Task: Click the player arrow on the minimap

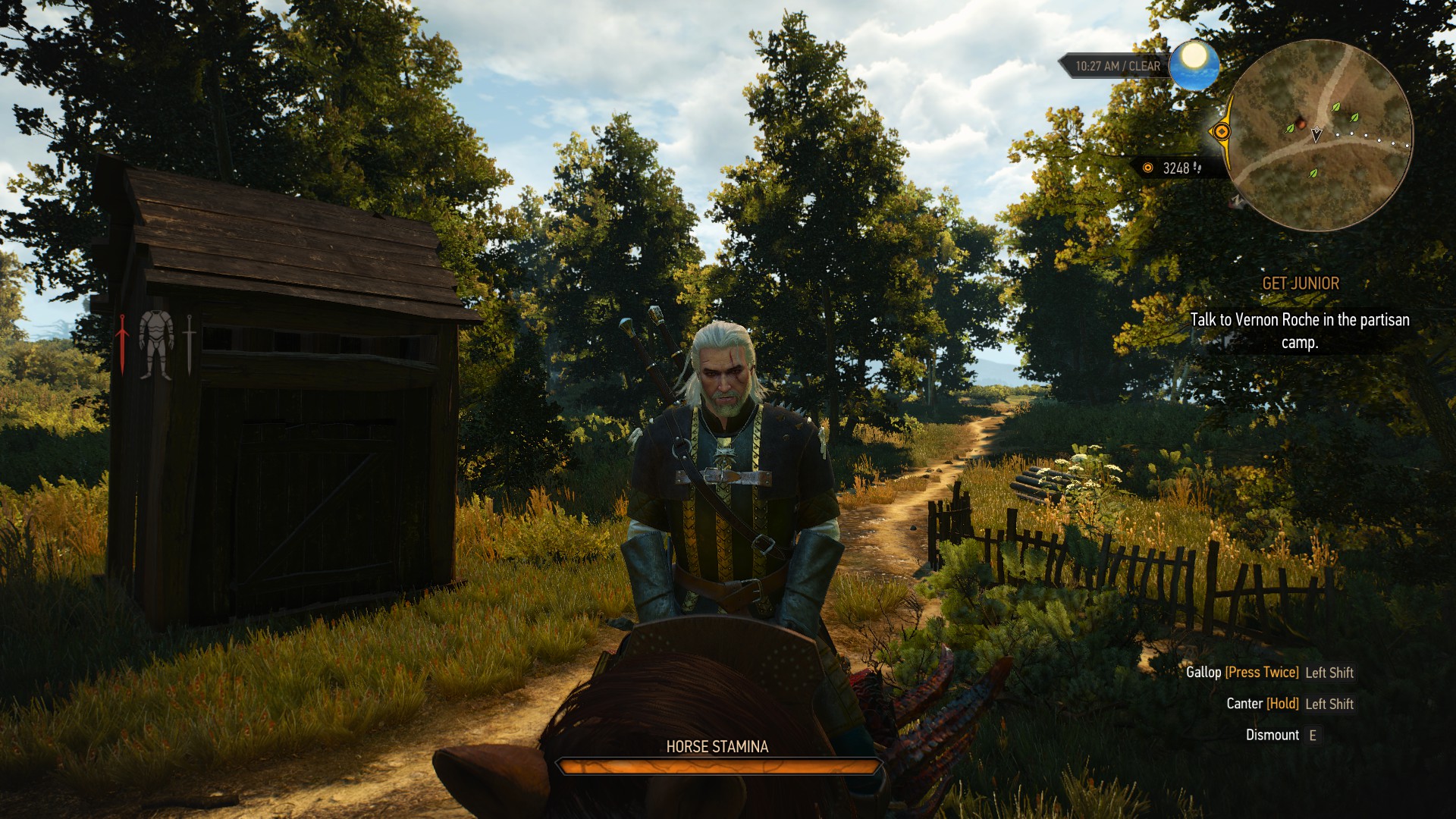Action: [x=1316, y=135]
